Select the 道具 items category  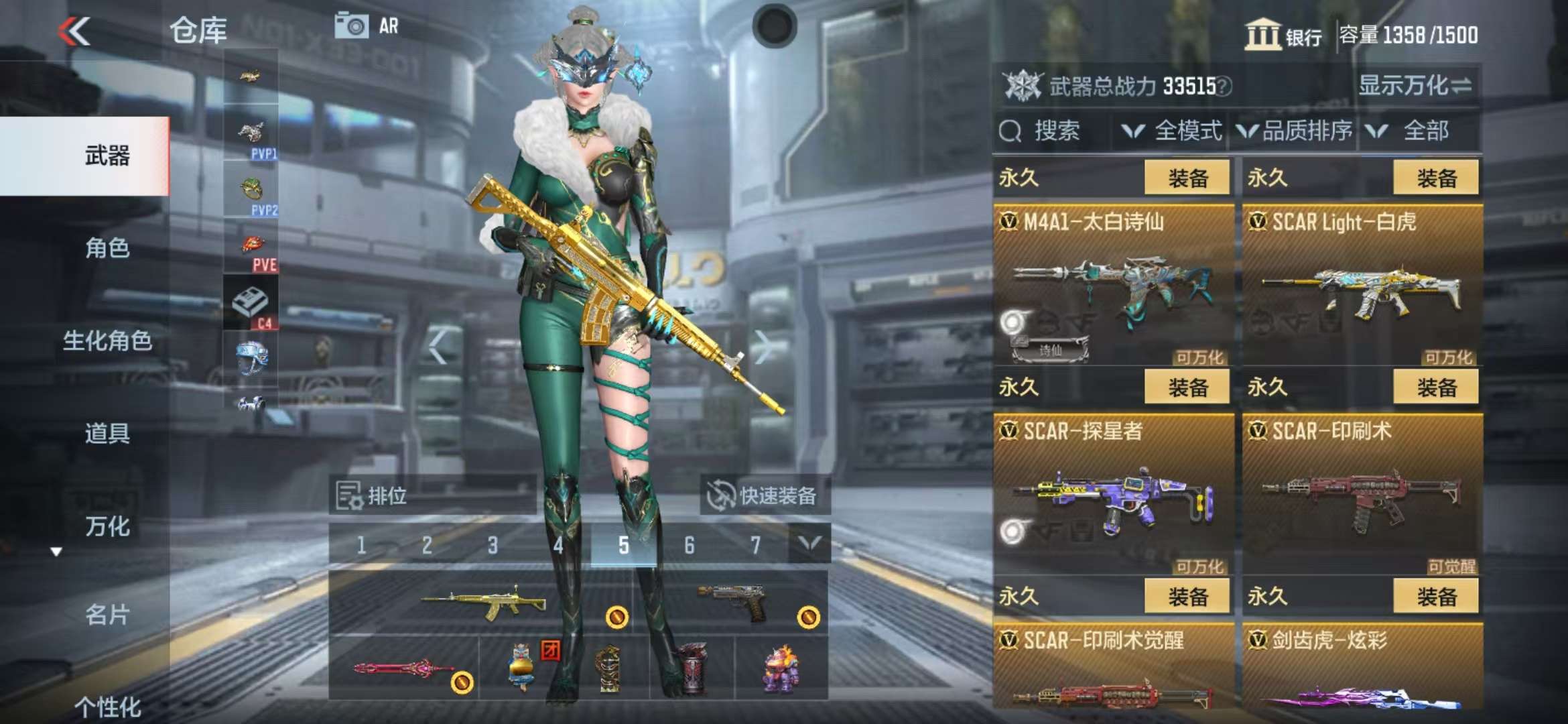pyautogui.click(x=107, y=434)
